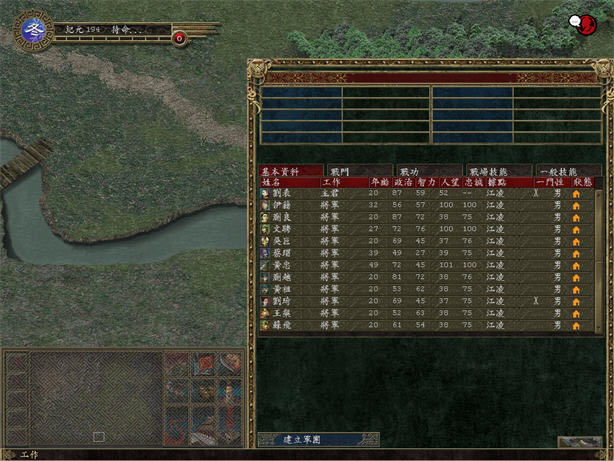
Task: Click the 建立軍團 button
Action: tap(304, 439)
